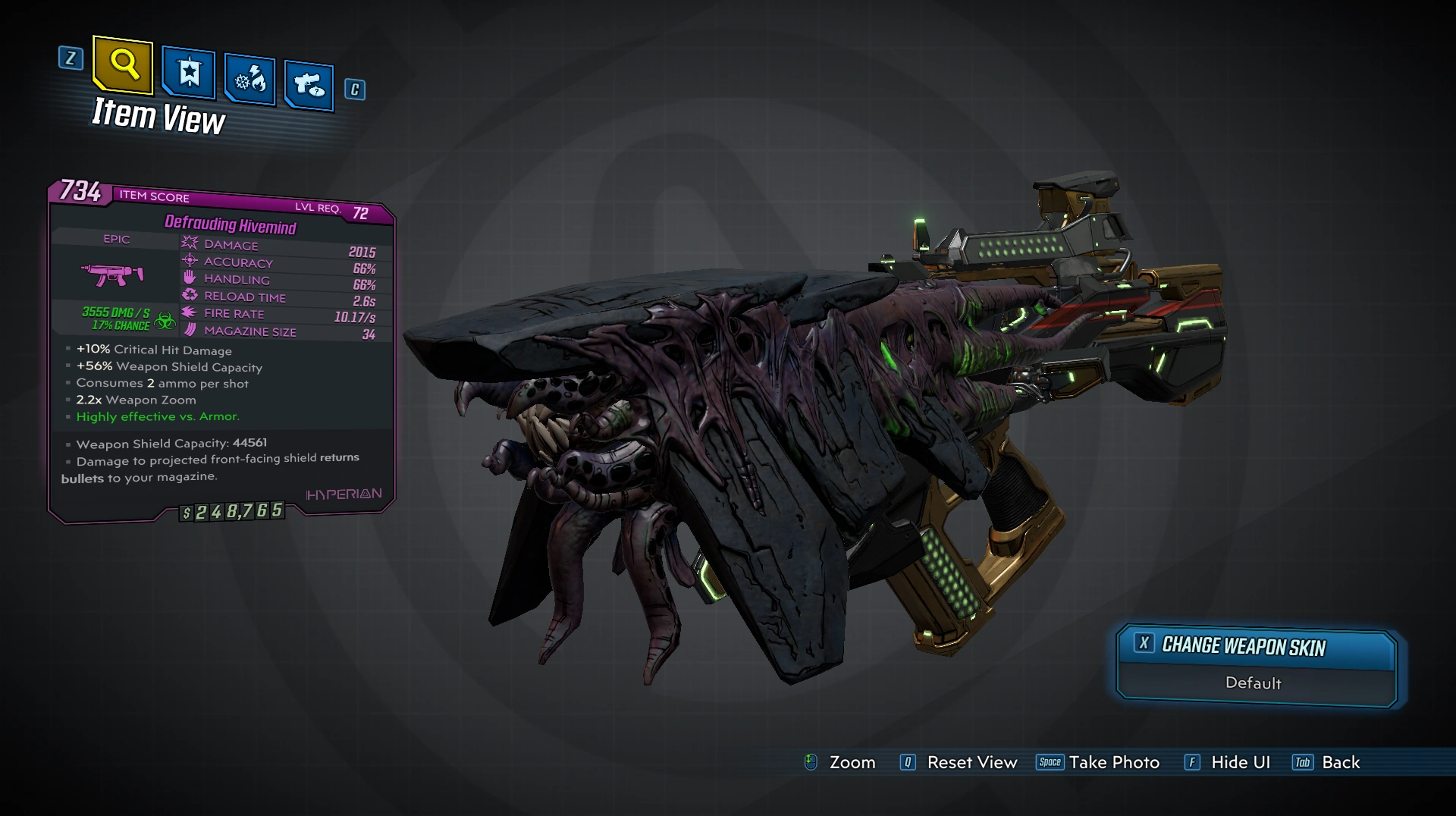Open the snowflake and flame elements tab

pyautogui.click(x=249, y=79)
